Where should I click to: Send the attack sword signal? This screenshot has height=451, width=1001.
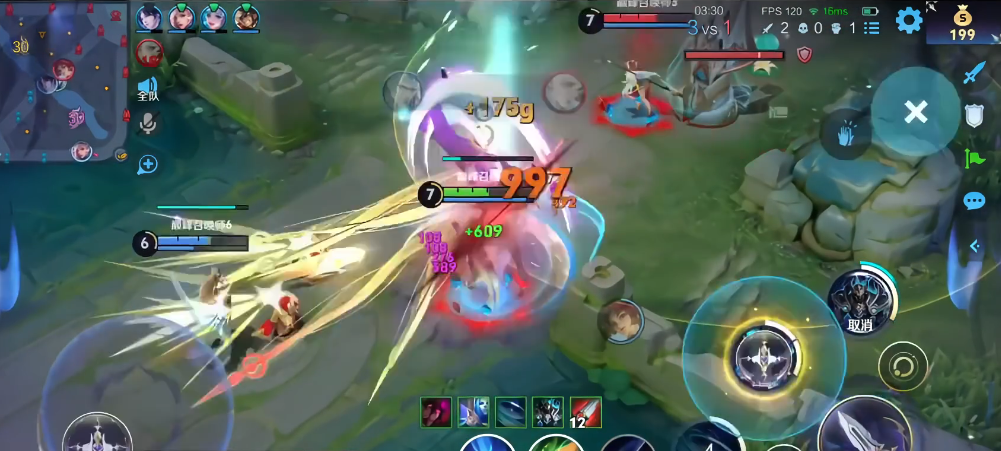(x=974, y=73)
